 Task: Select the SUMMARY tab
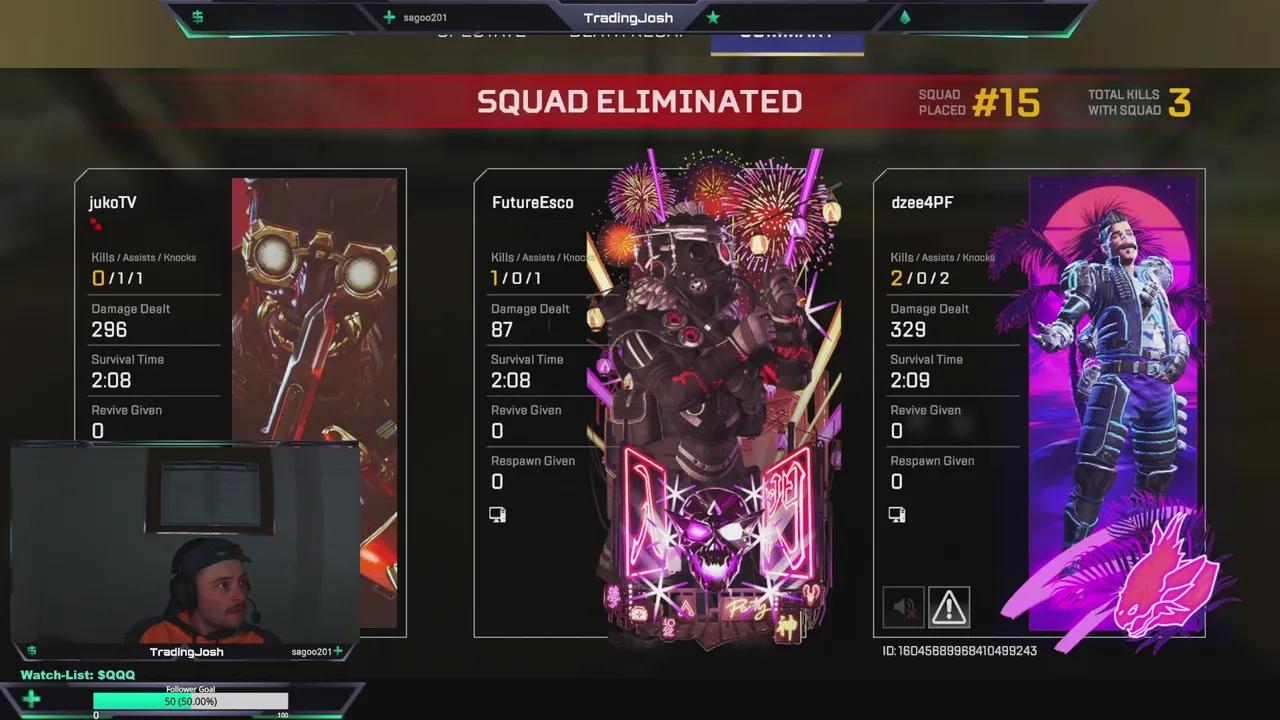pyautogui.click(x=786, y=32)
